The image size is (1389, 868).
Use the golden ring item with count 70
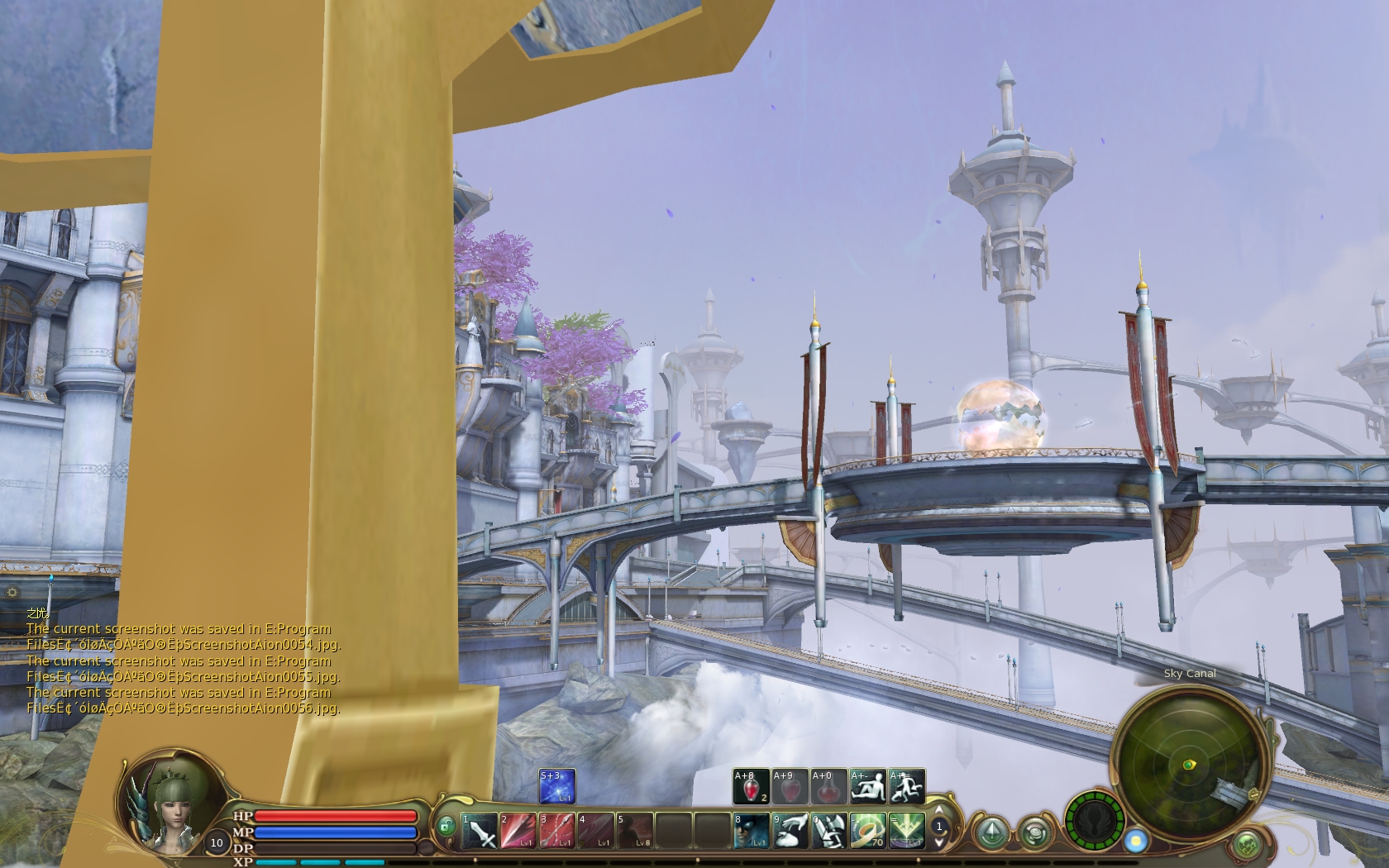pyautogui.click(x=867, y=831)
